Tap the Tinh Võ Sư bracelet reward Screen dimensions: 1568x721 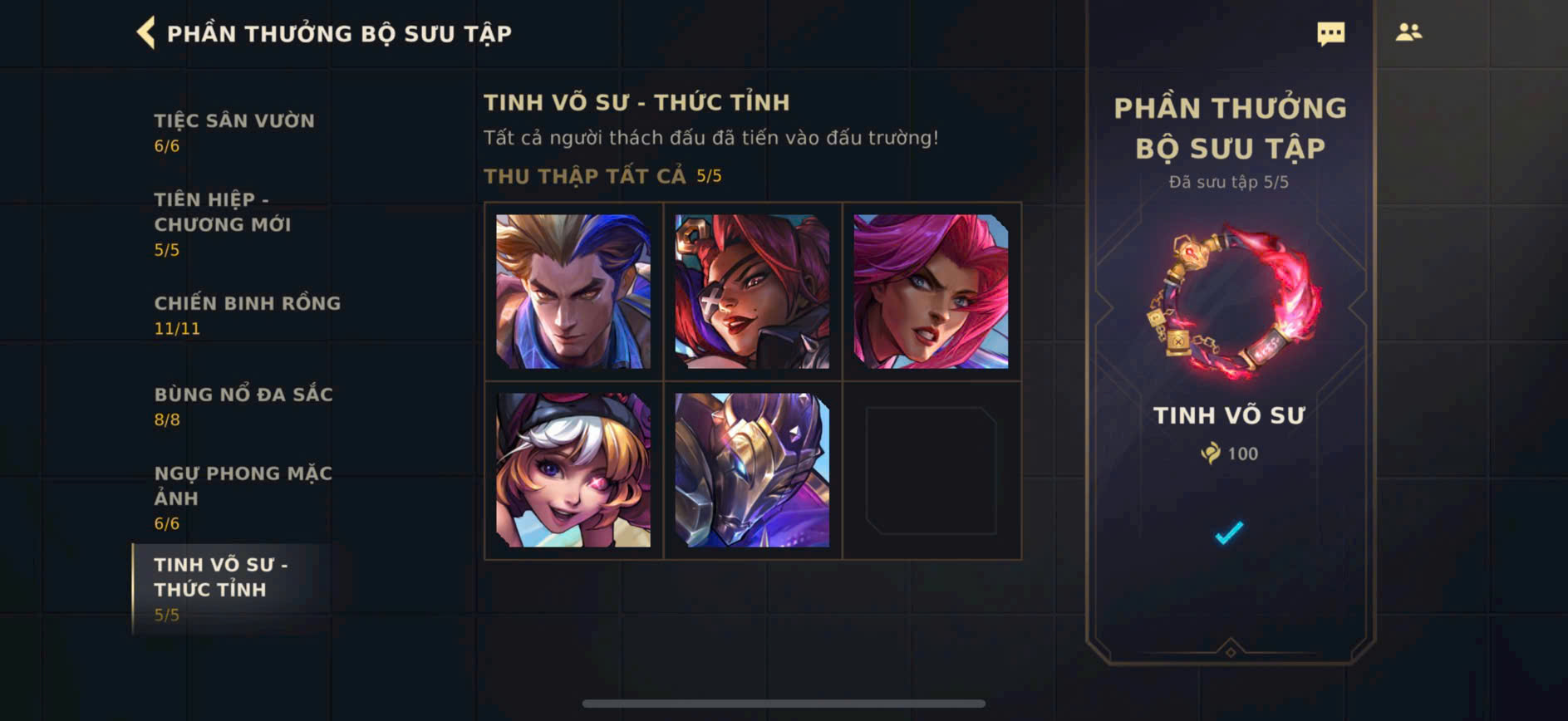pyautogui.click(x=1230, y=303)
